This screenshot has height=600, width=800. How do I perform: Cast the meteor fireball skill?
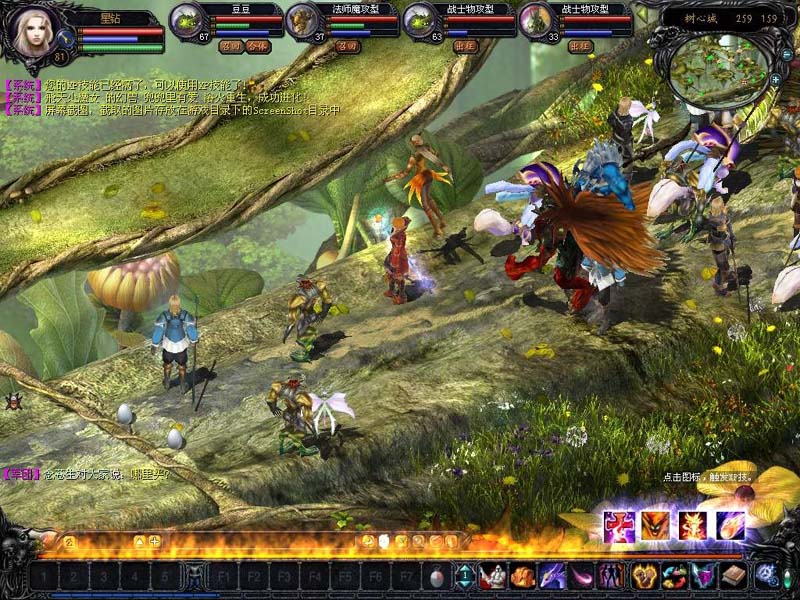[729, 525]
